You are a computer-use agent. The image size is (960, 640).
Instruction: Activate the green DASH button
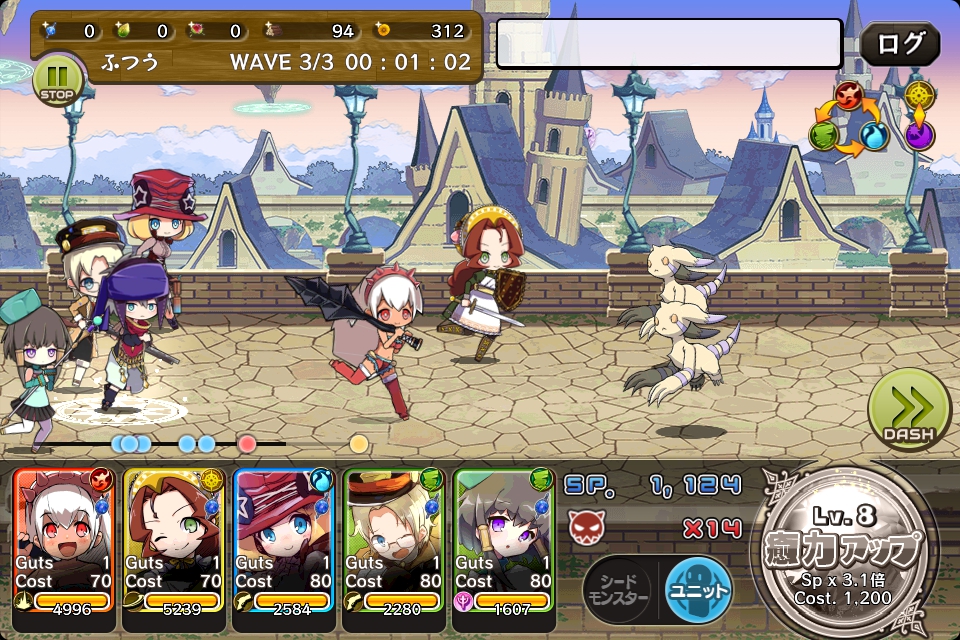coord(909,410)
